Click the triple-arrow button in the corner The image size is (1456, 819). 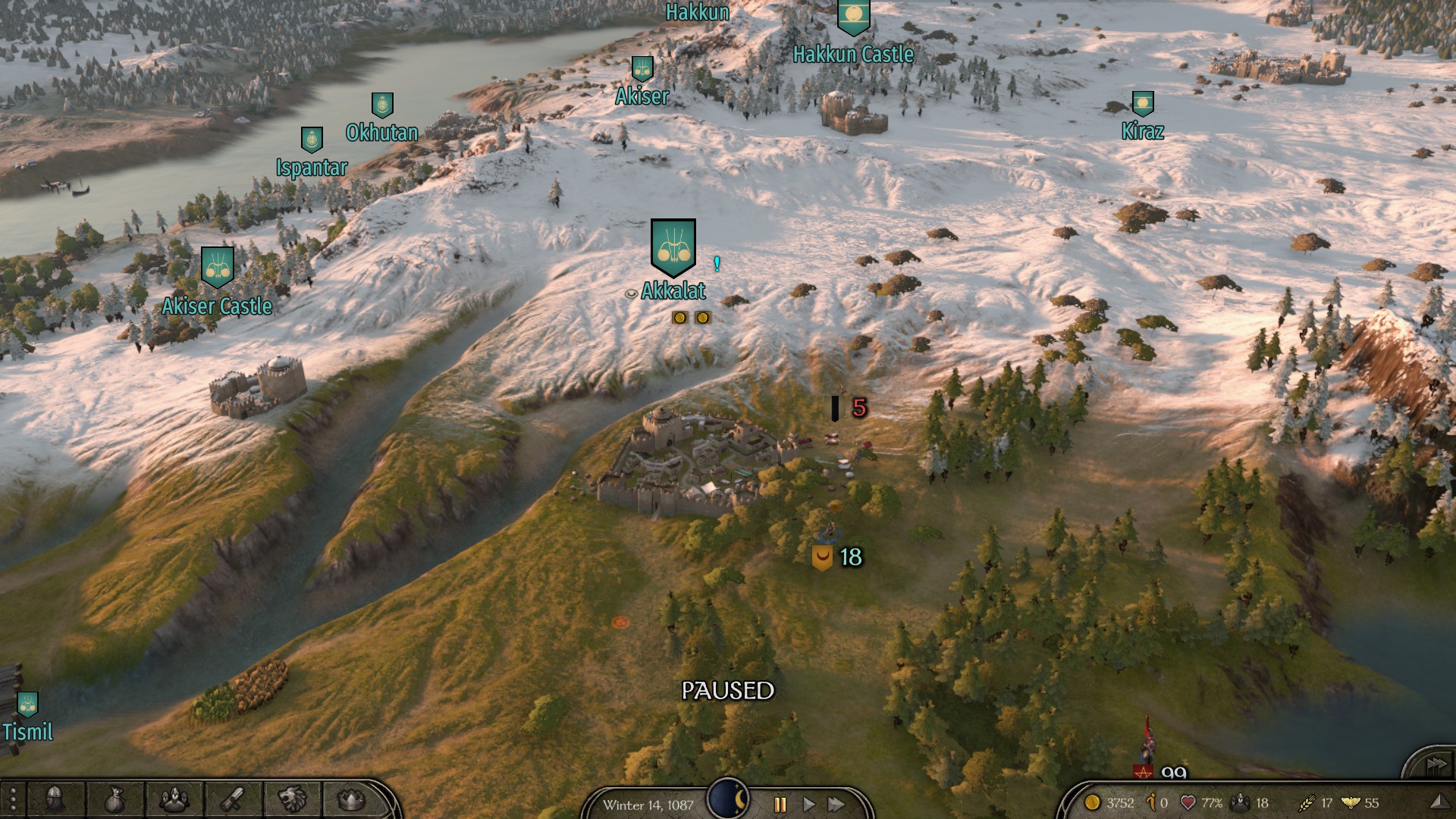pos(1434,764)
